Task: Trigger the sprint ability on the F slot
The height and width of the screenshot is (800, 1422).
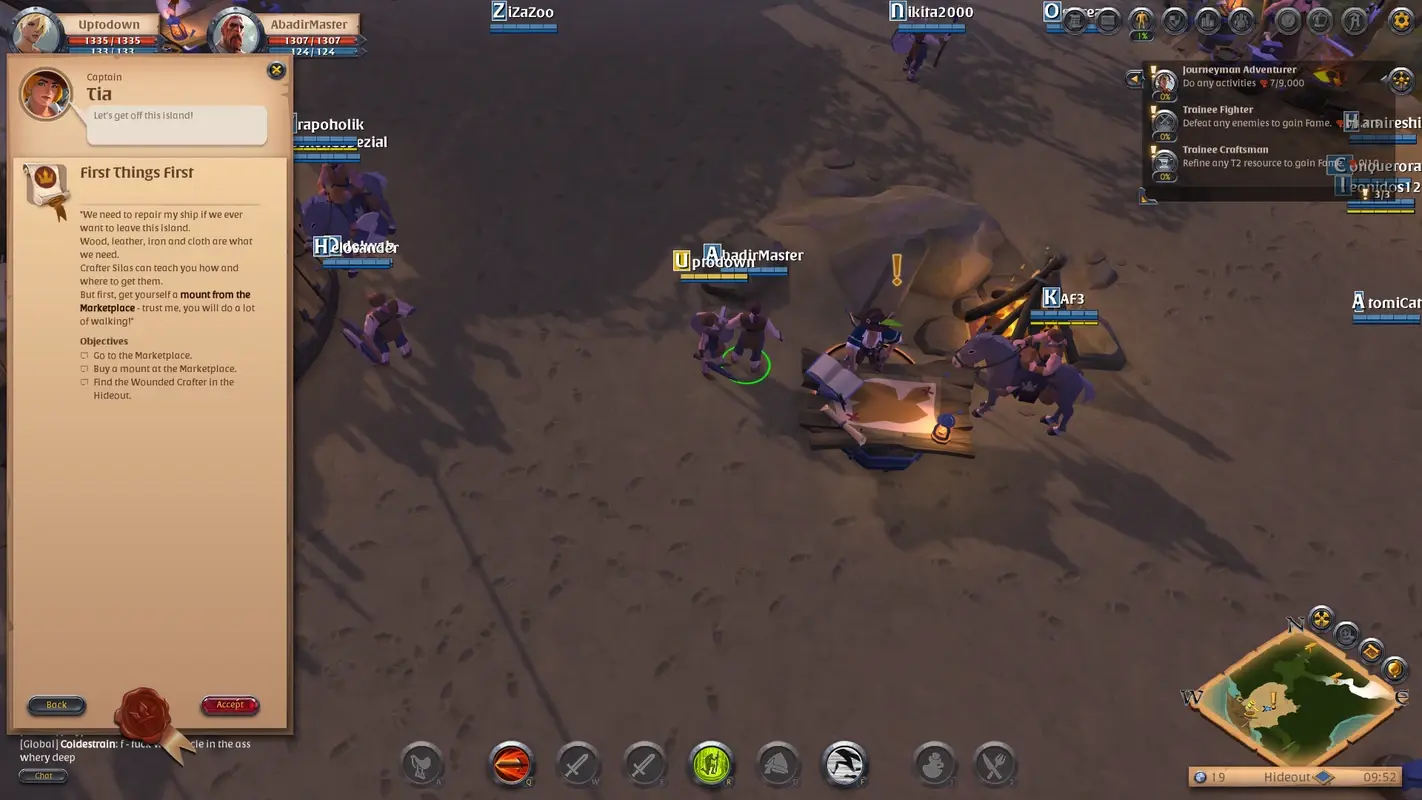Action: click(843, 765)
